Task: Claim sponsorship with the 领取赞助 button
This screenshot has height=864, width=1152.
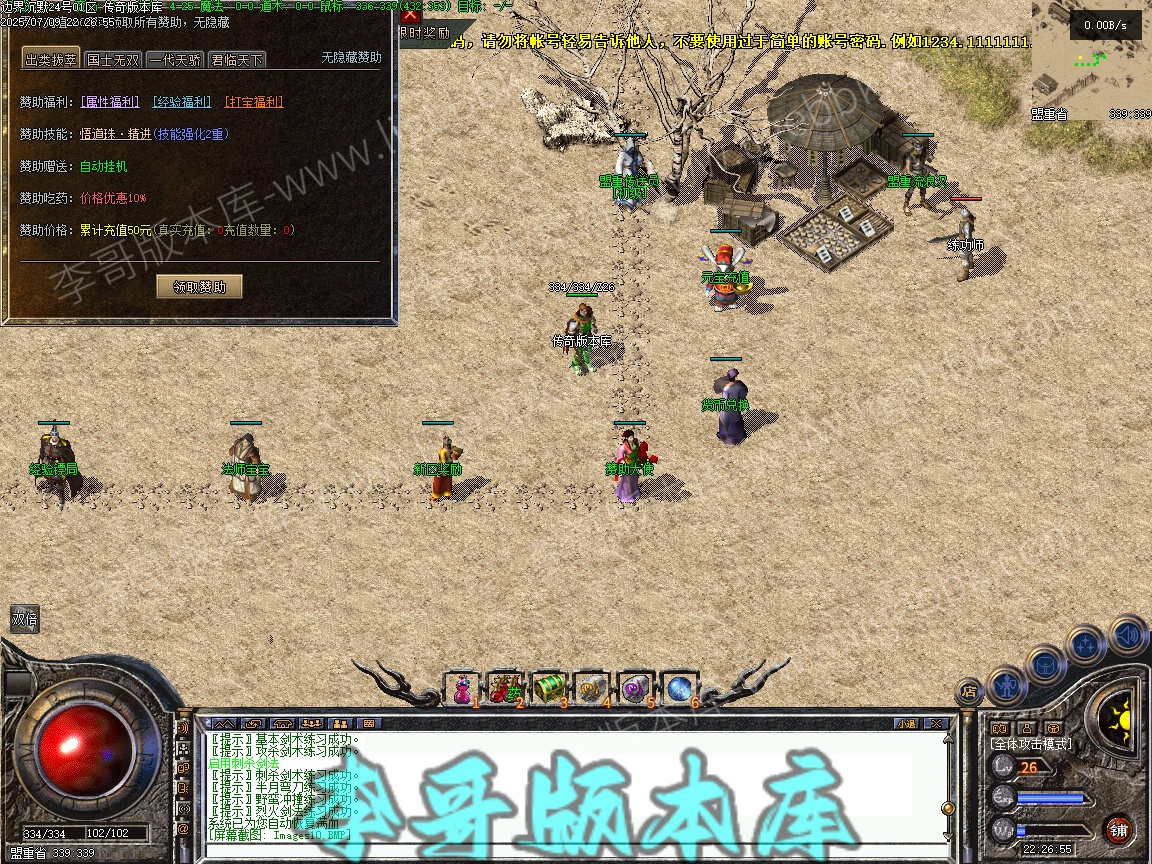Action: (200, 287)
